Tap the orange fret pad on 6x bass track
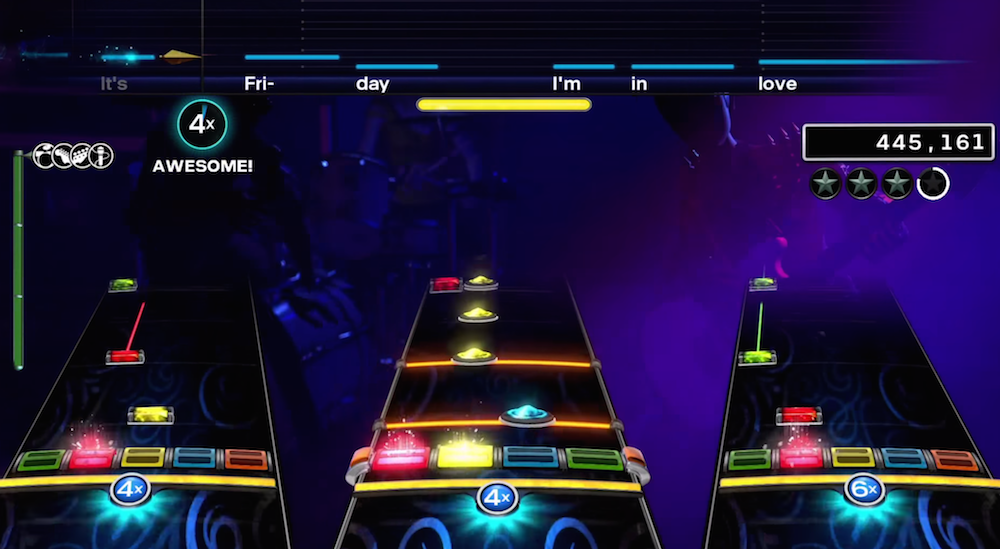Screen dimensions: 1000x549 954,459
